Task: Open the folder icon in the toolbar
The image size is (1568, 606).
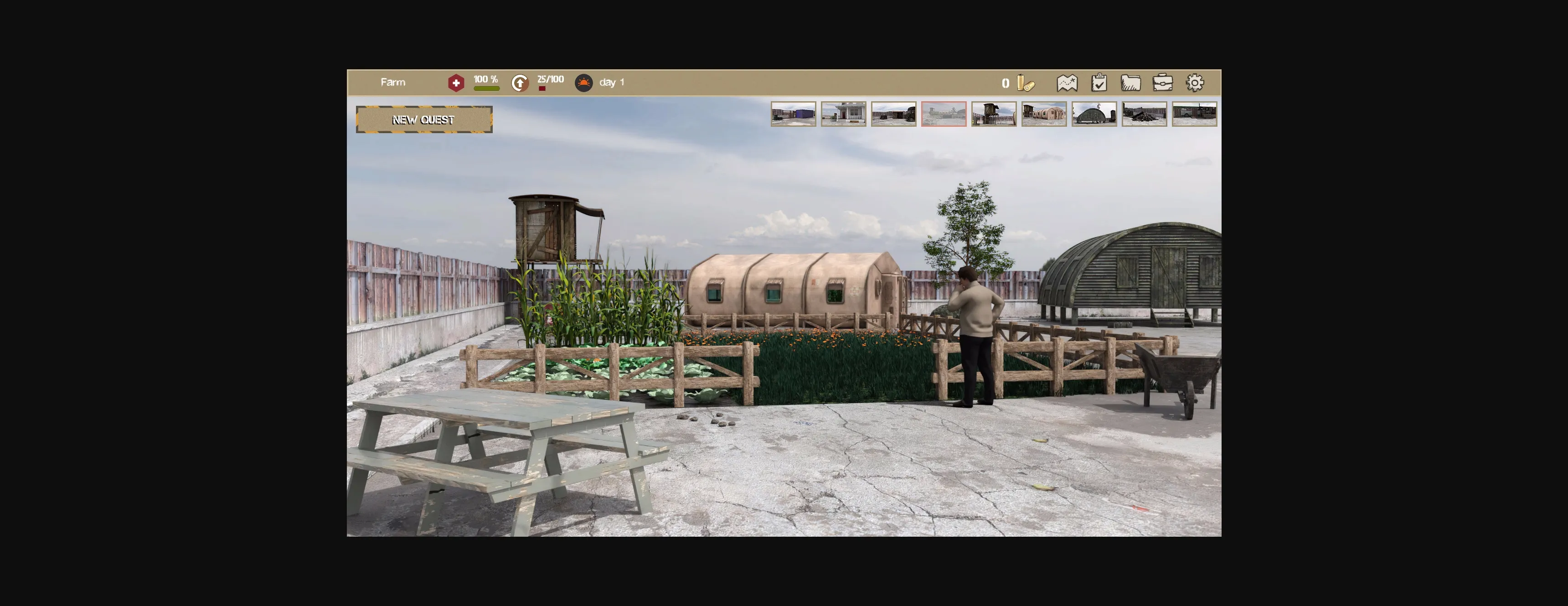Action: 1131,83
